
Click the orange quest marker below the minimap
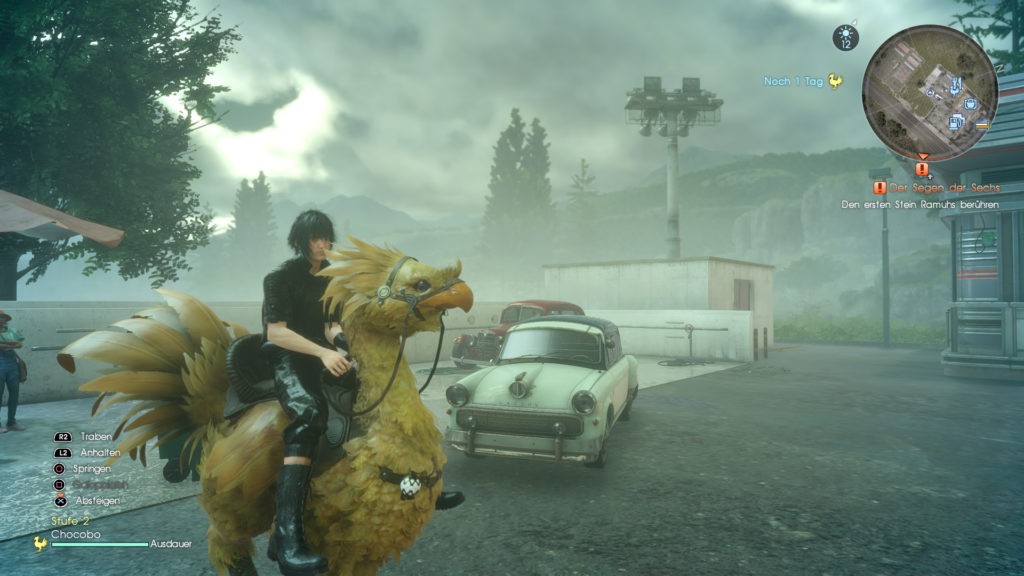pos(922,169)
